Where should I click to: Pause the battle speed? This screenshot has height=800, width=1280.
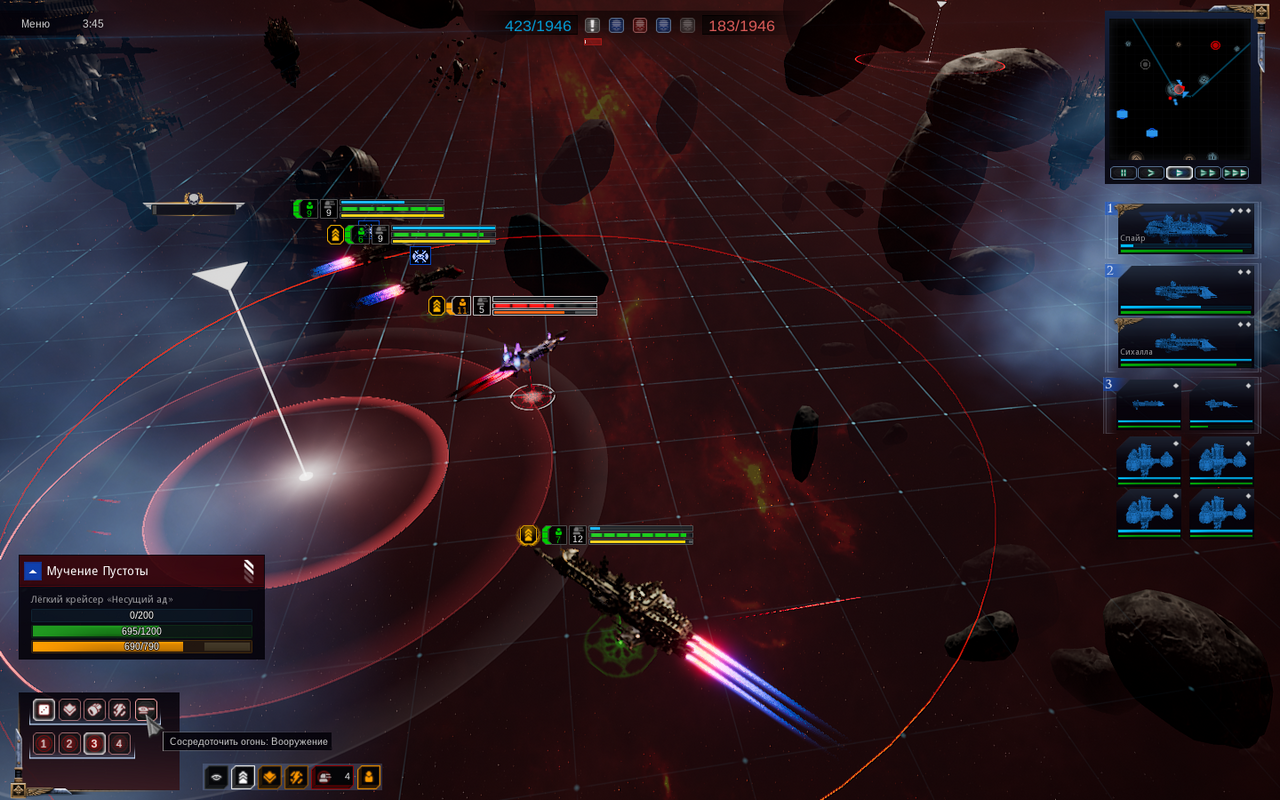pos(1122,173)
